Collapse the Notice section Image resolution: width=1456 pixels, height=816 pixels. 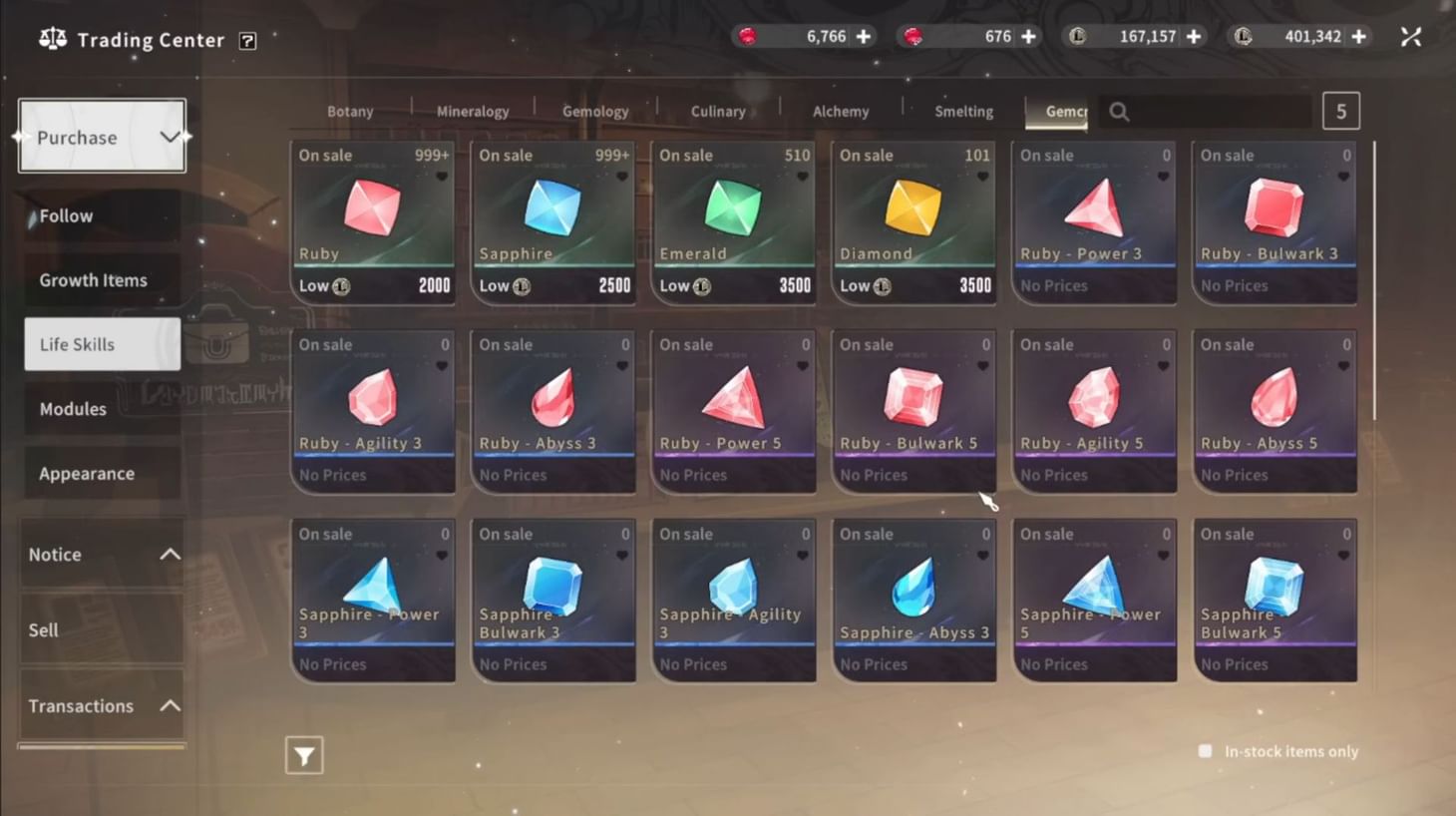point(170,553)
